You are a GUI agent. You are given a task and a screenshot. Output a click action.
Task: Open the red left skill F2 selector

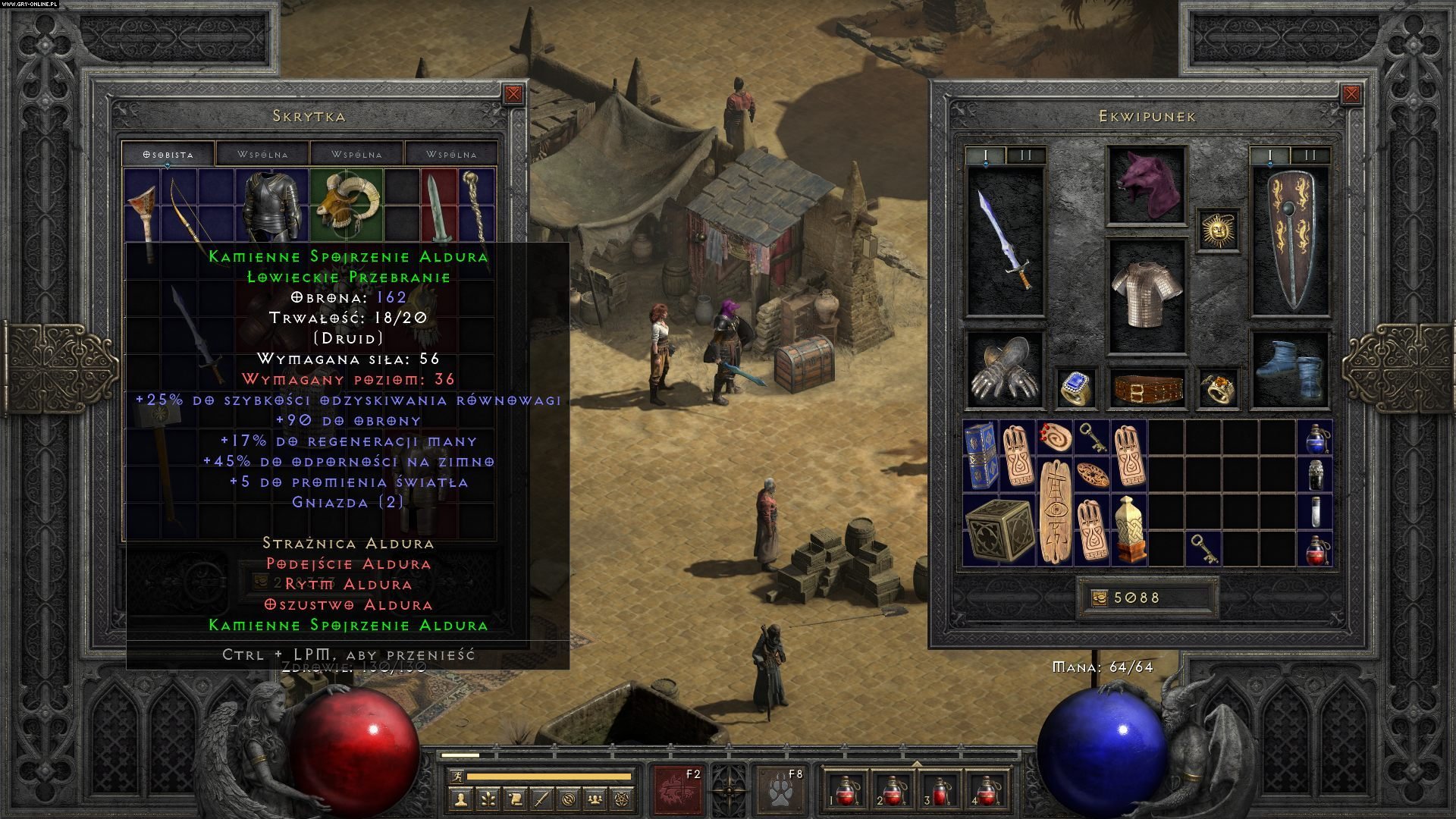click(678, 790)
